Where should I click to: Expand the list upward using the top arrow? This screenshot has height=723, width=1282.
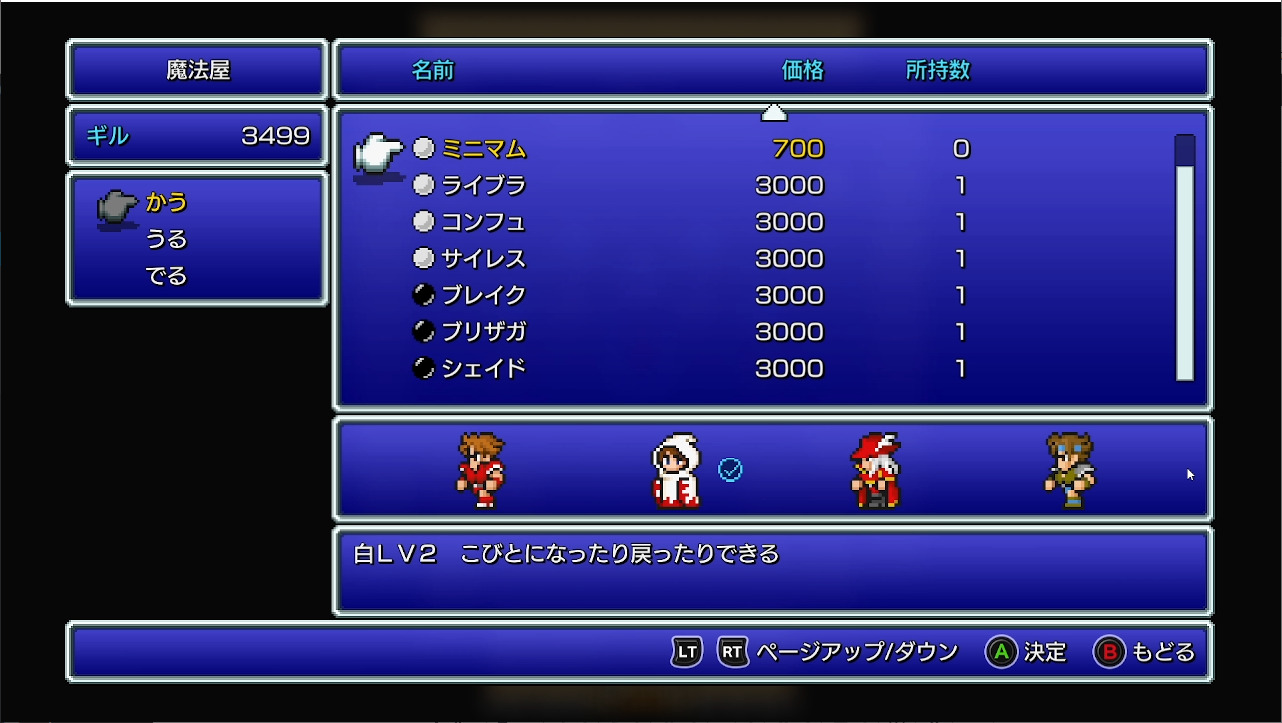coord(774,113)
